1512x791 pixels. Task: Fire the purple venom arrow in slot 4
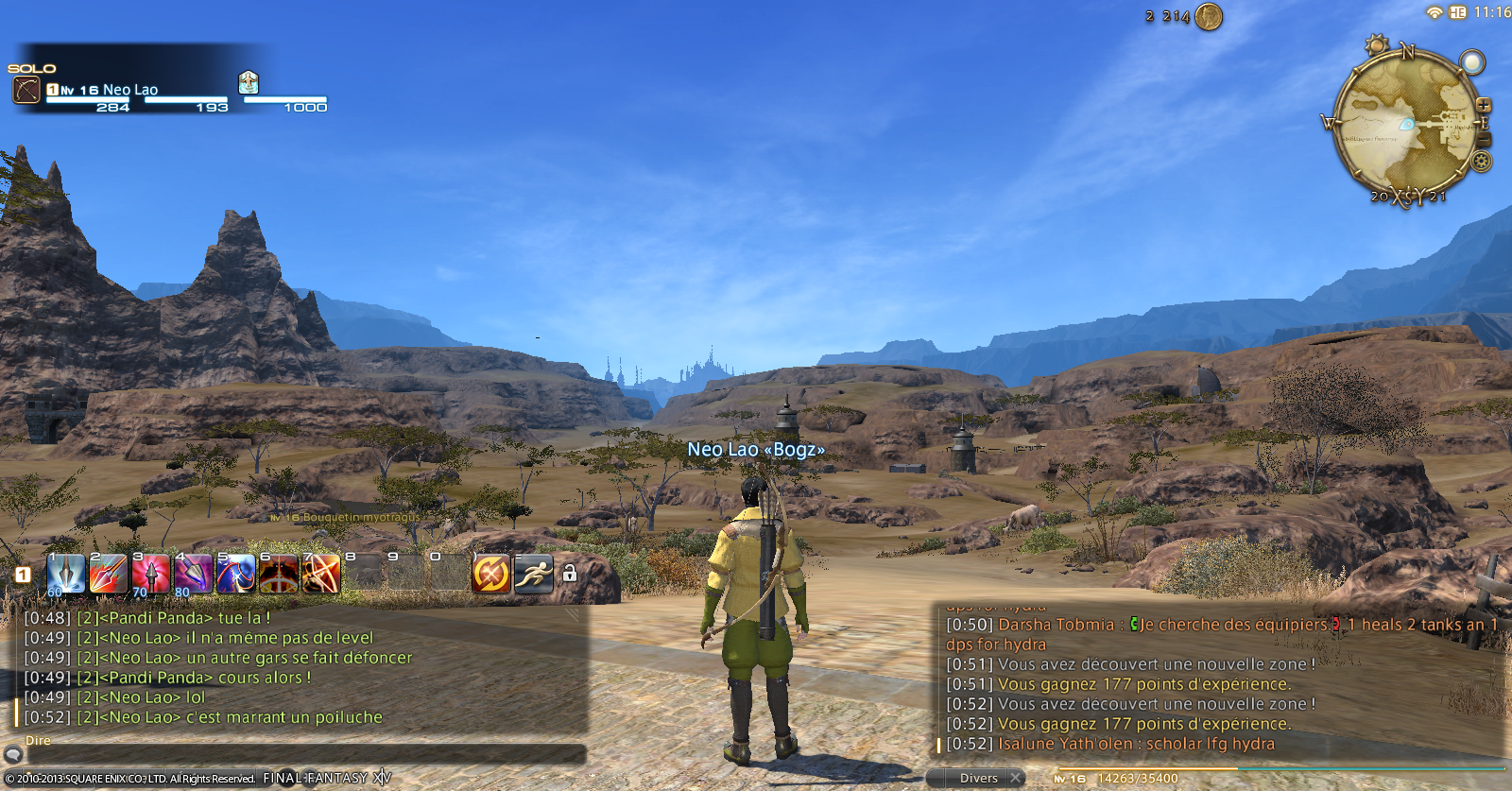pos(193,574)
